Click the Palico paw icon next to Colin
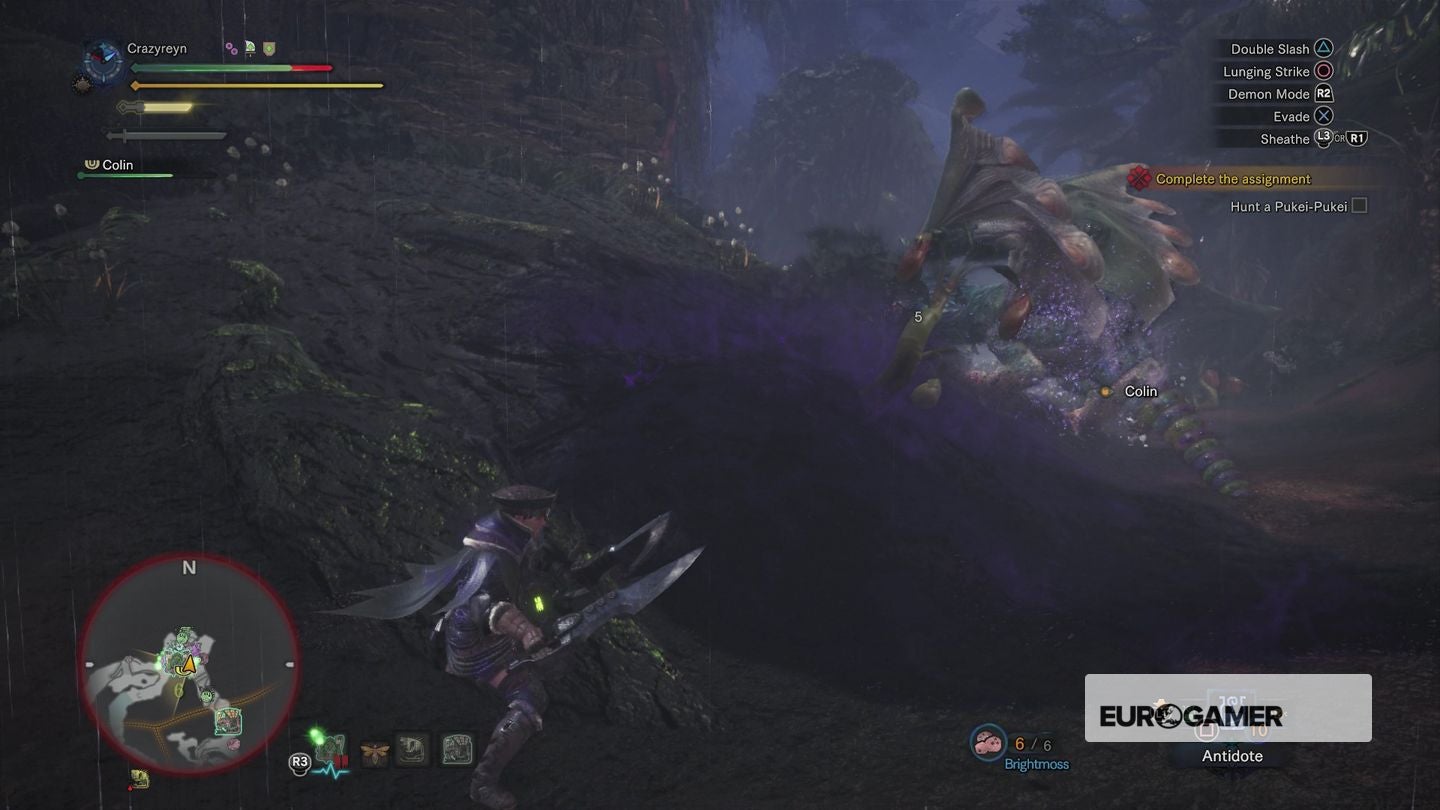Image resolution: width=1440 pixels, height=810 pixels. pyautogui.click(x=90, y=164)
